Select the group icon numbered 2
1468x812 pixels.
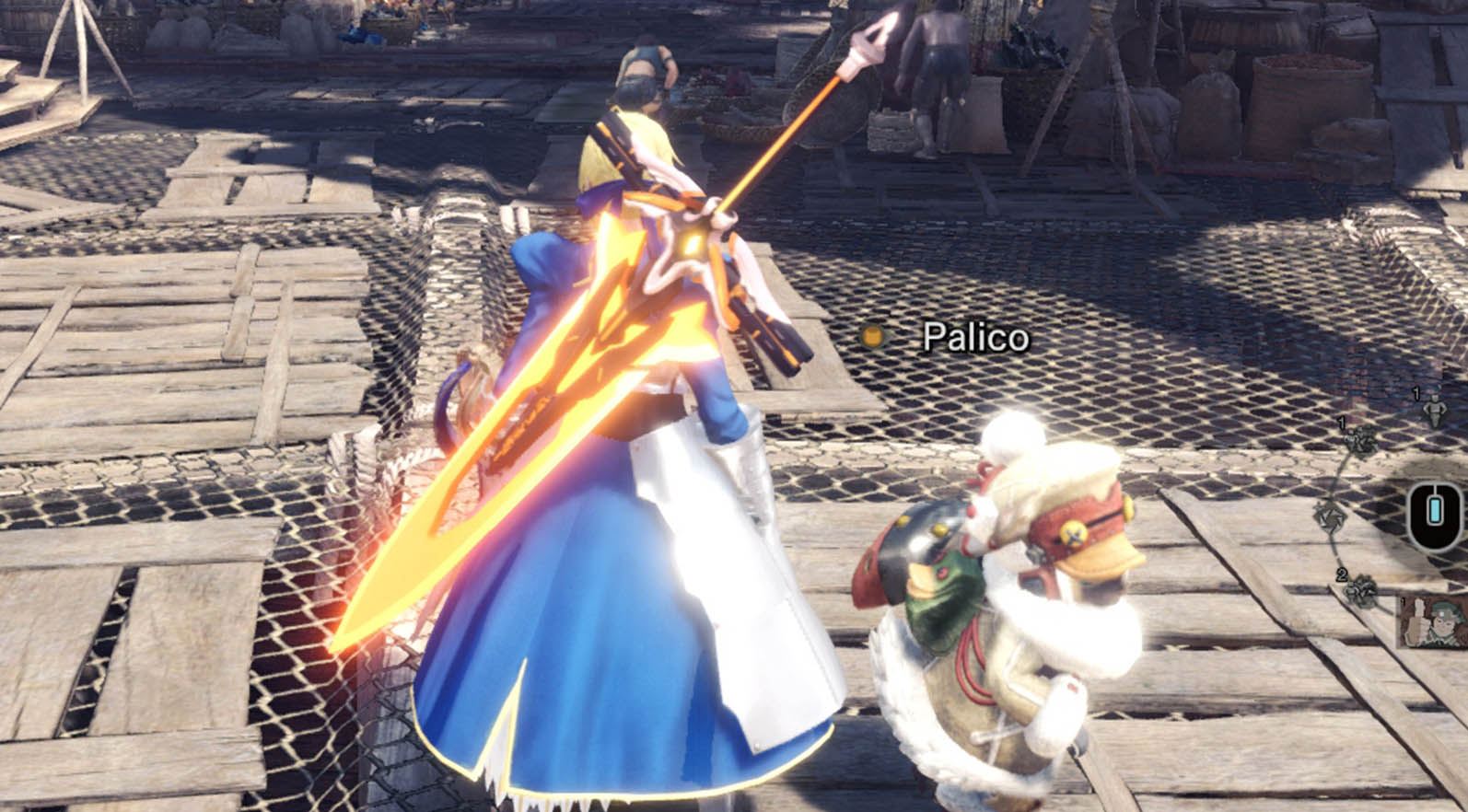[1359, 590]
